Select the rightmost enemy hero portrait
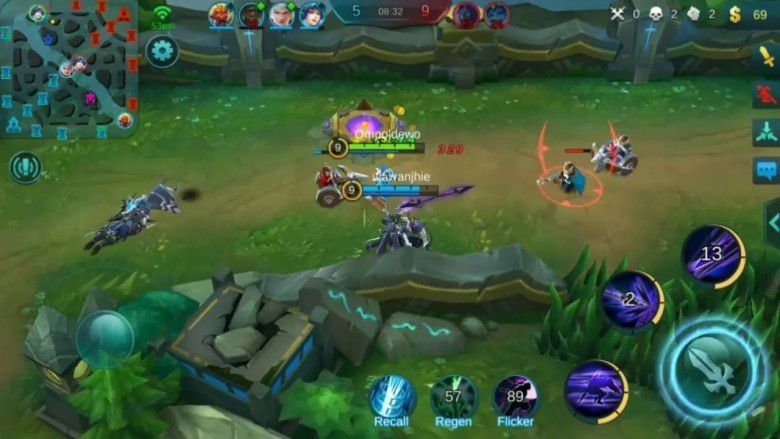The height and width of the screenshot is (439, 780). point(496,15)
